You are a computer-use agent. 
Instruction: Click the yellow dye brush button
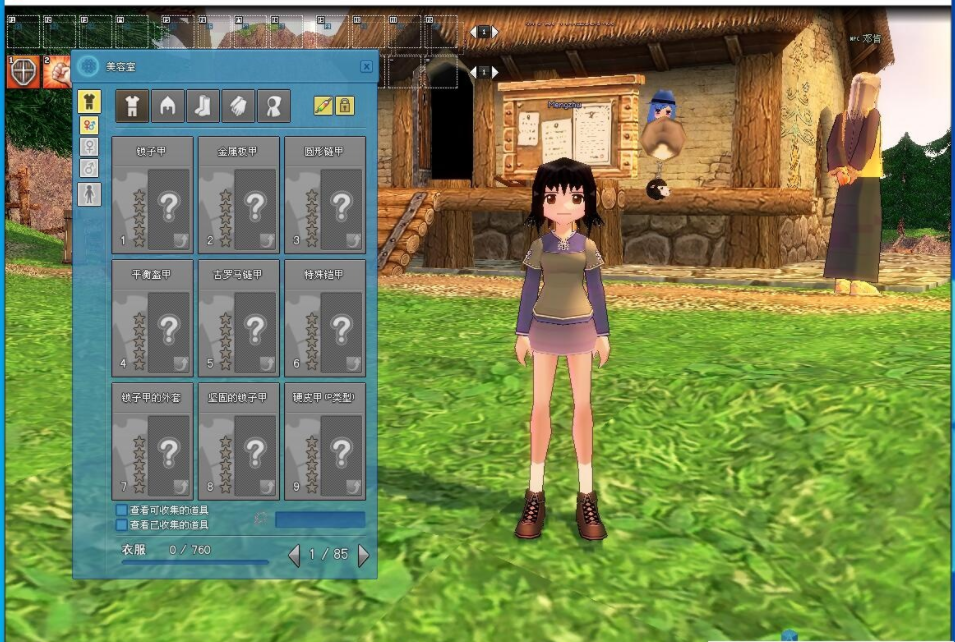[322, 105]
